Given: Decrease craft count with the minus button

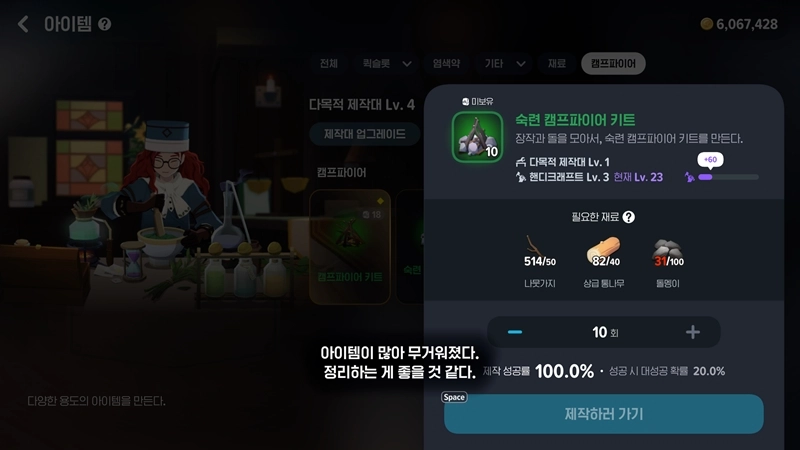Looking at the screenshot, I should (515, 332).
